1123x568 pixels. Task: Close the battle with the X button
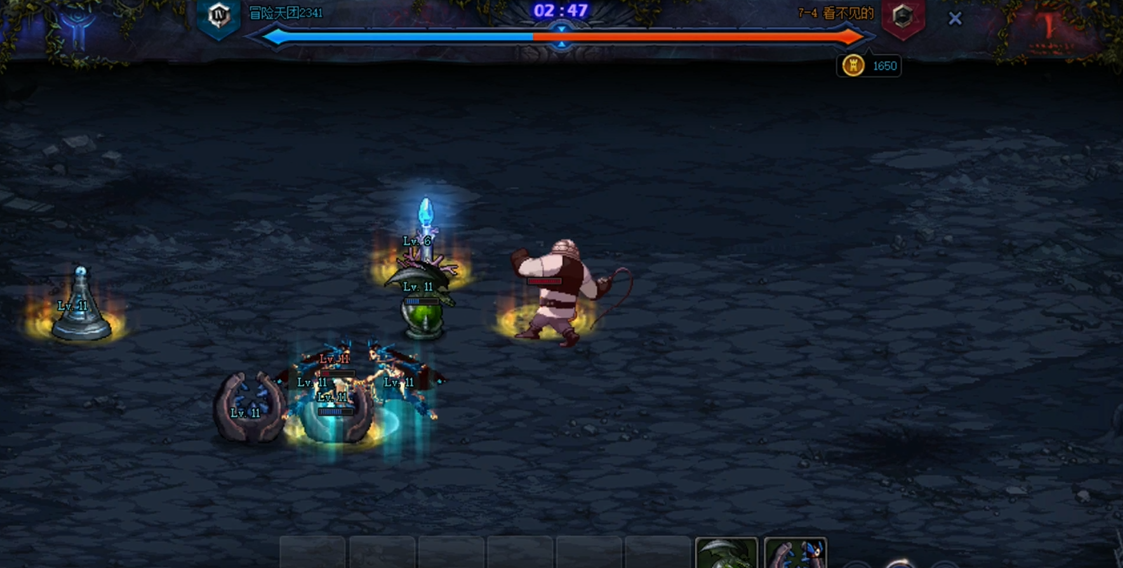click(x=955, y=18)
